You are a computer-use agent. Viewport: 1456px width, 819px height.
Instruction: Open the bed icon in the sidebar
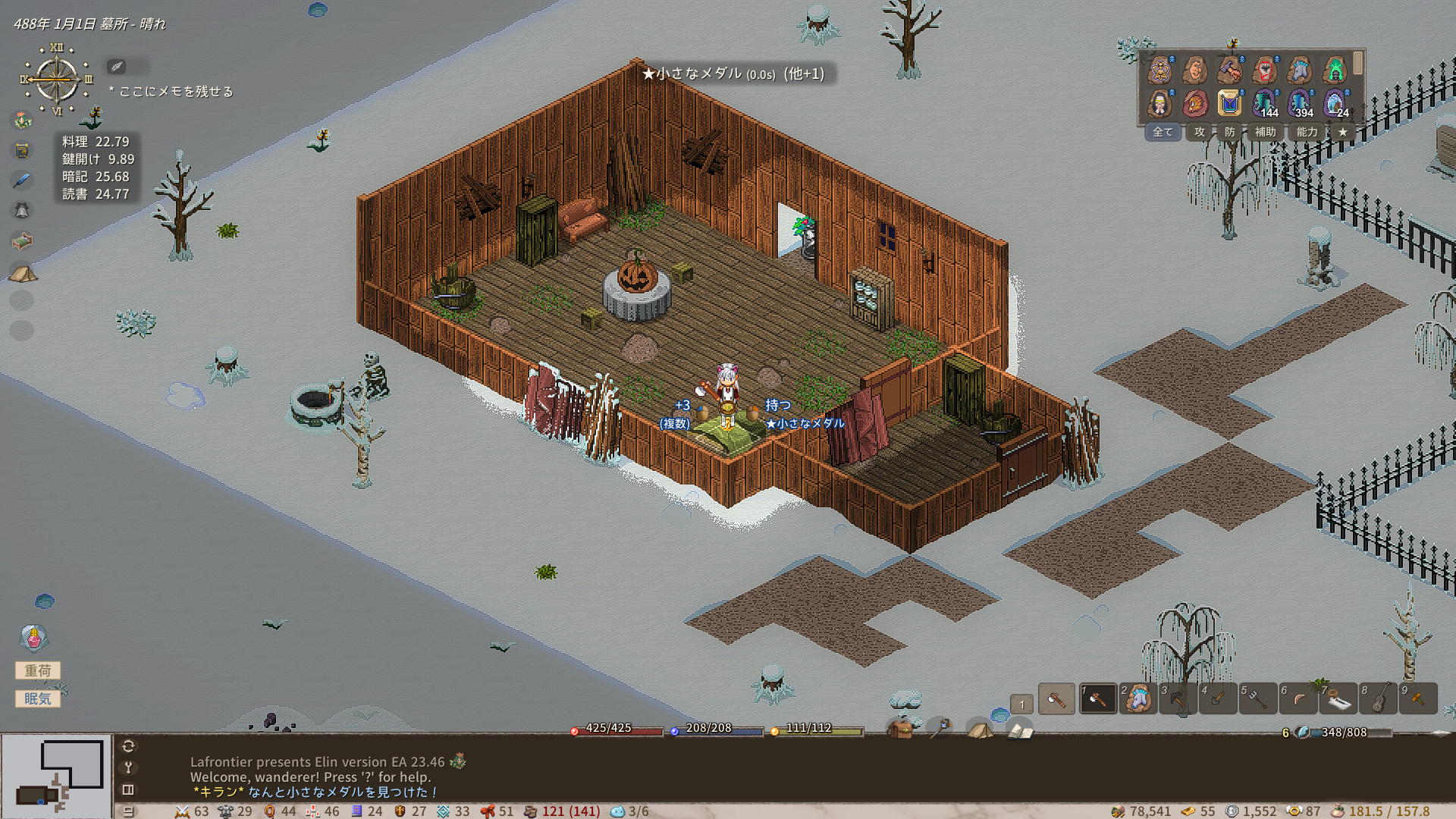(x=22, y=241)
